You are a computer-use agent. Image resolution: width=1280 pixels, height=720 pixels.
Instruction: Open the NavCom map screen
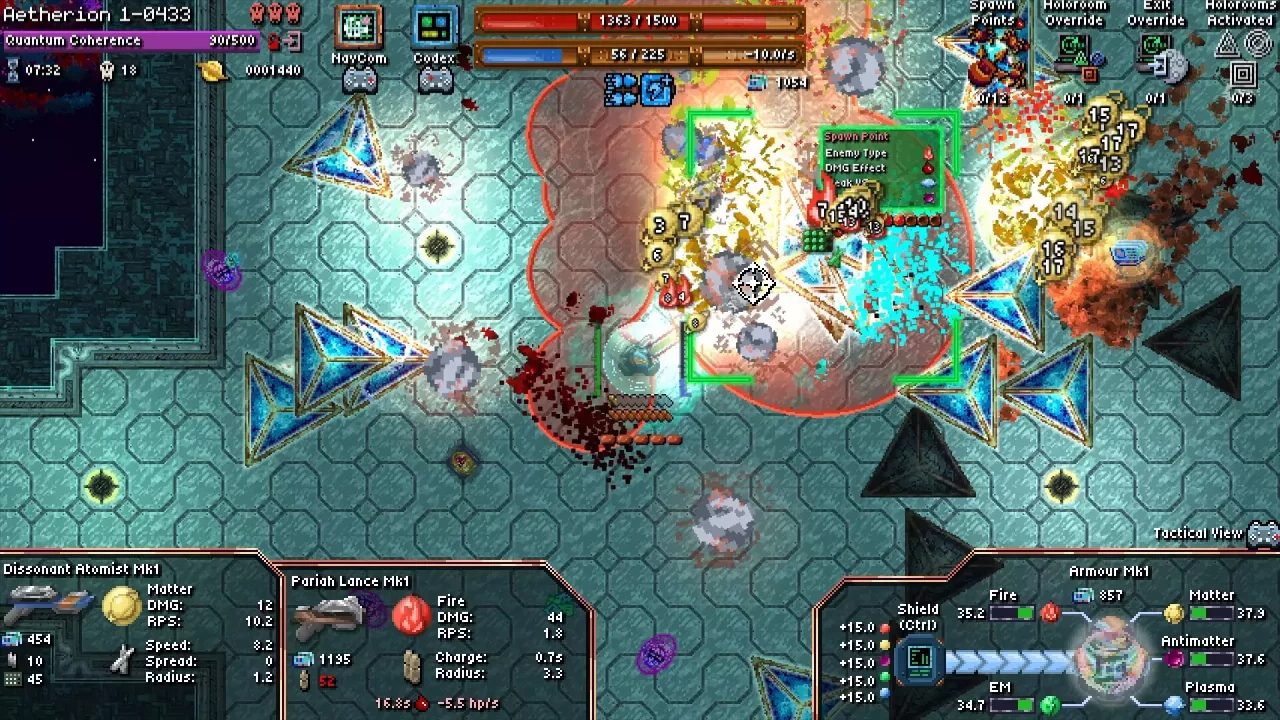coord(359,28)
